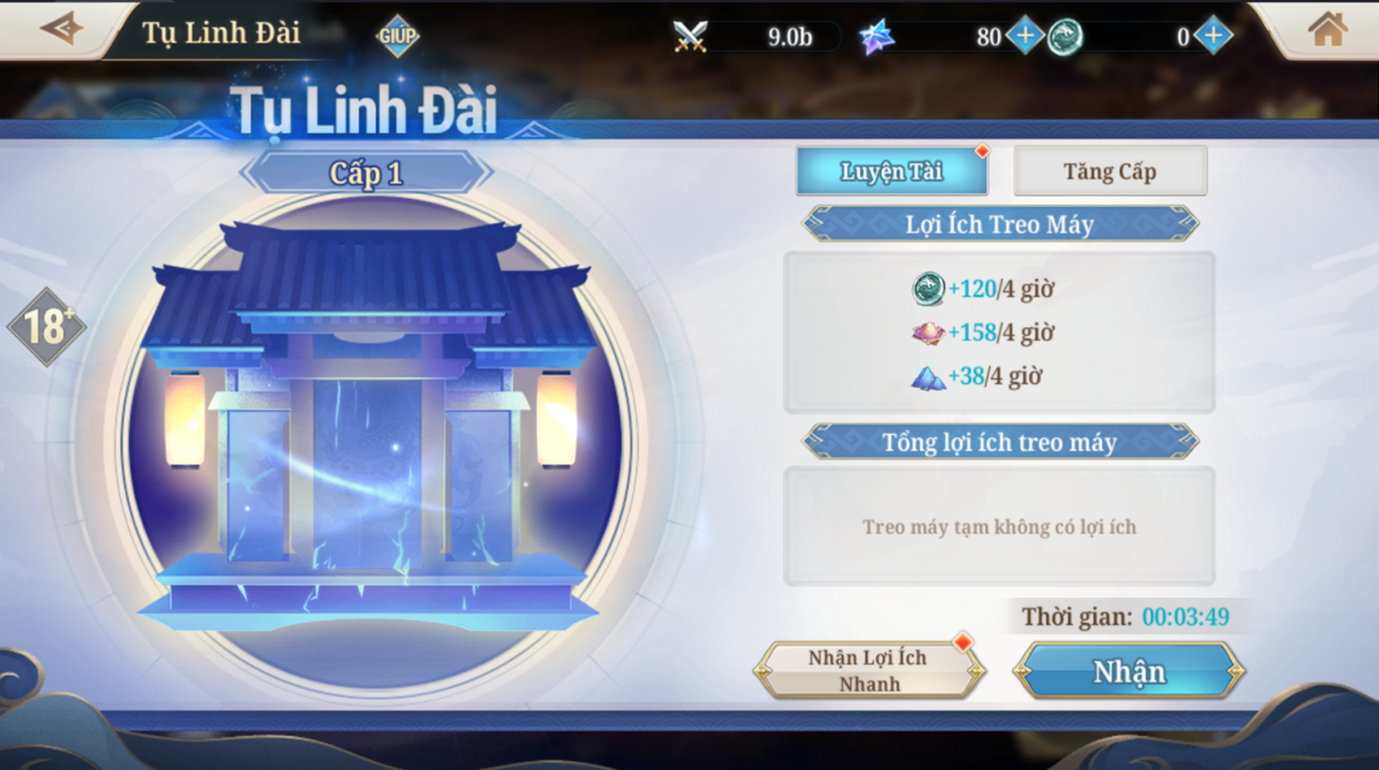Click the Cấp 1 level banner

pos(367,170)
